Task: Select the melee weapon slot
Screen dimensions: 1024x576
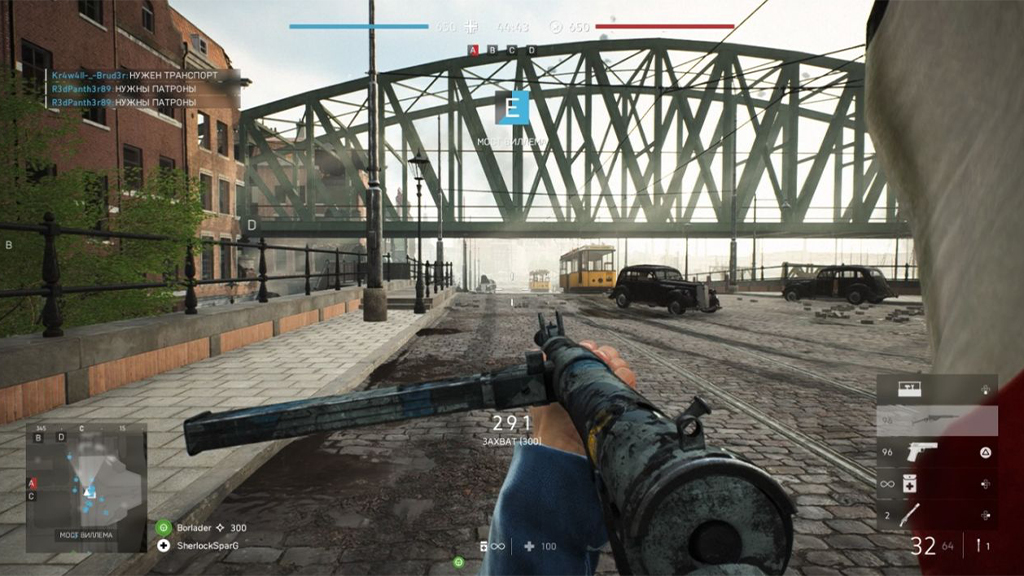Action: click(937, 515)
